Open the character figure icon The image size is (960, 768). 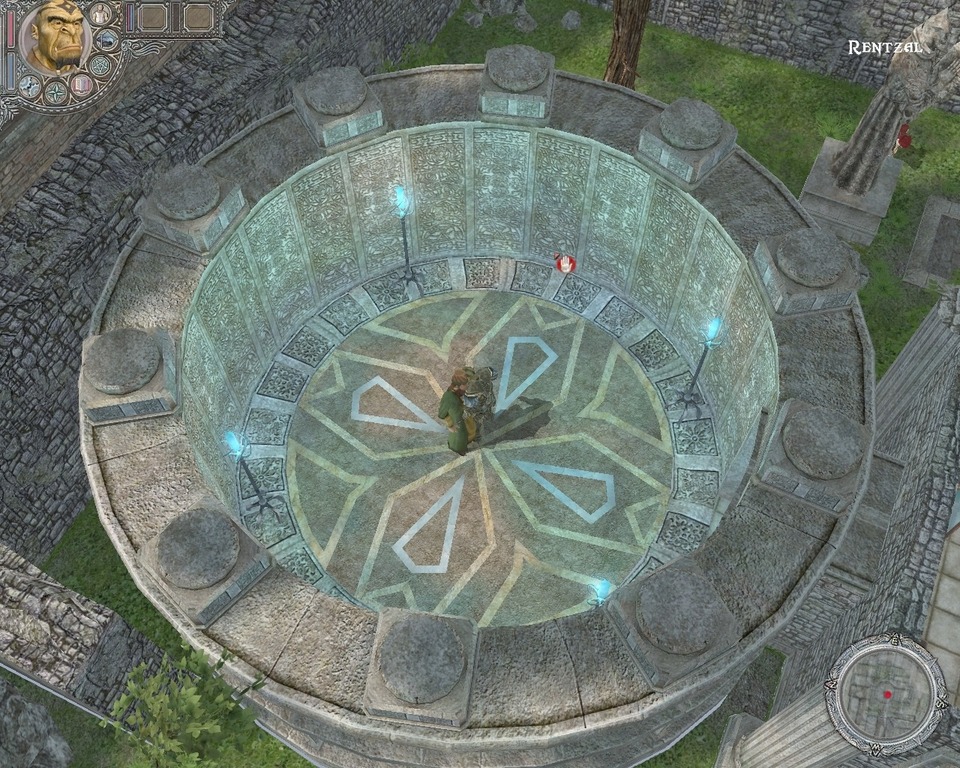point(101,14)
